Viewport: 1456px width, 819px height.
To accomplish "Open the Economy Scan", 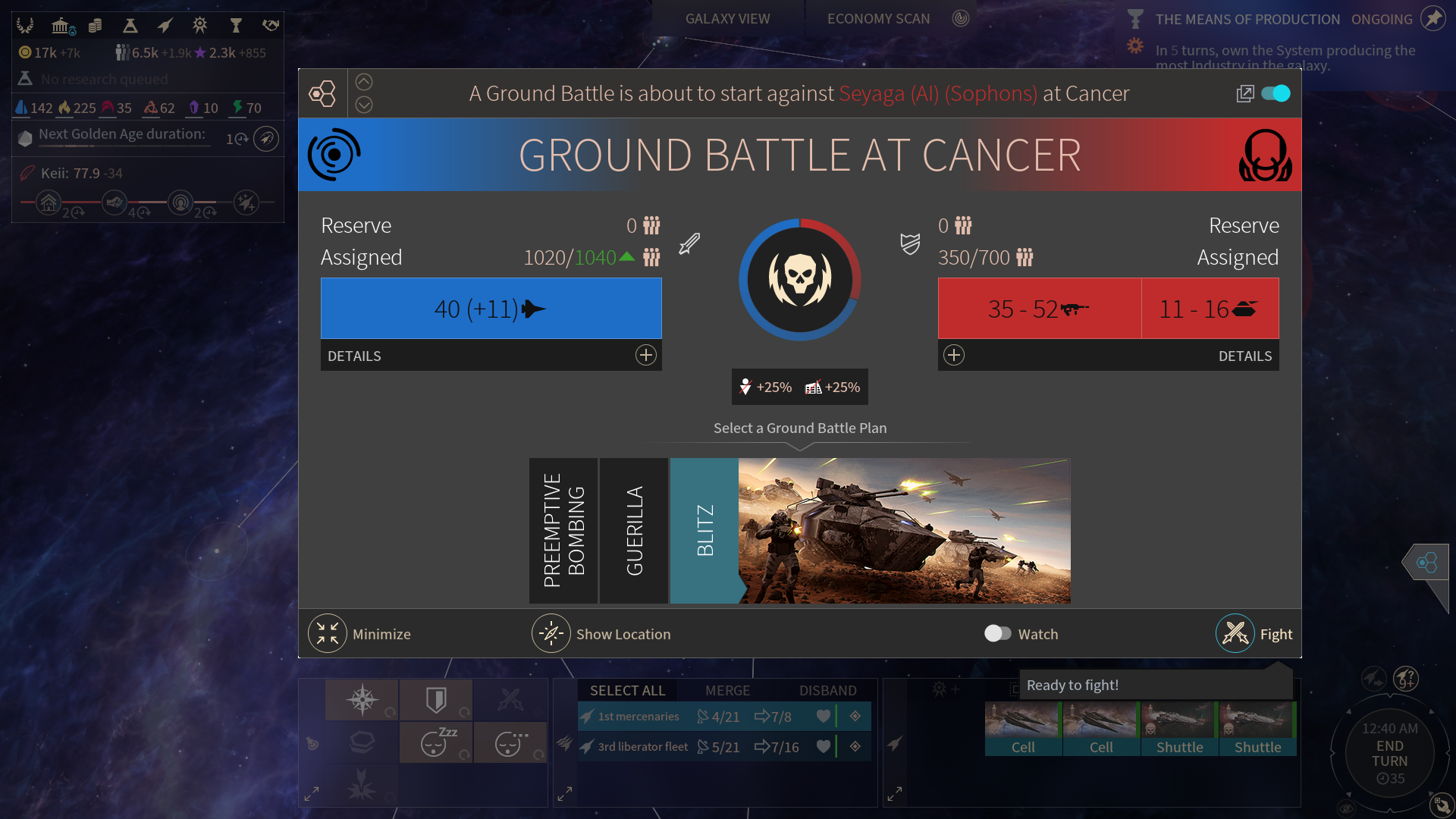I will click(878, 19).
